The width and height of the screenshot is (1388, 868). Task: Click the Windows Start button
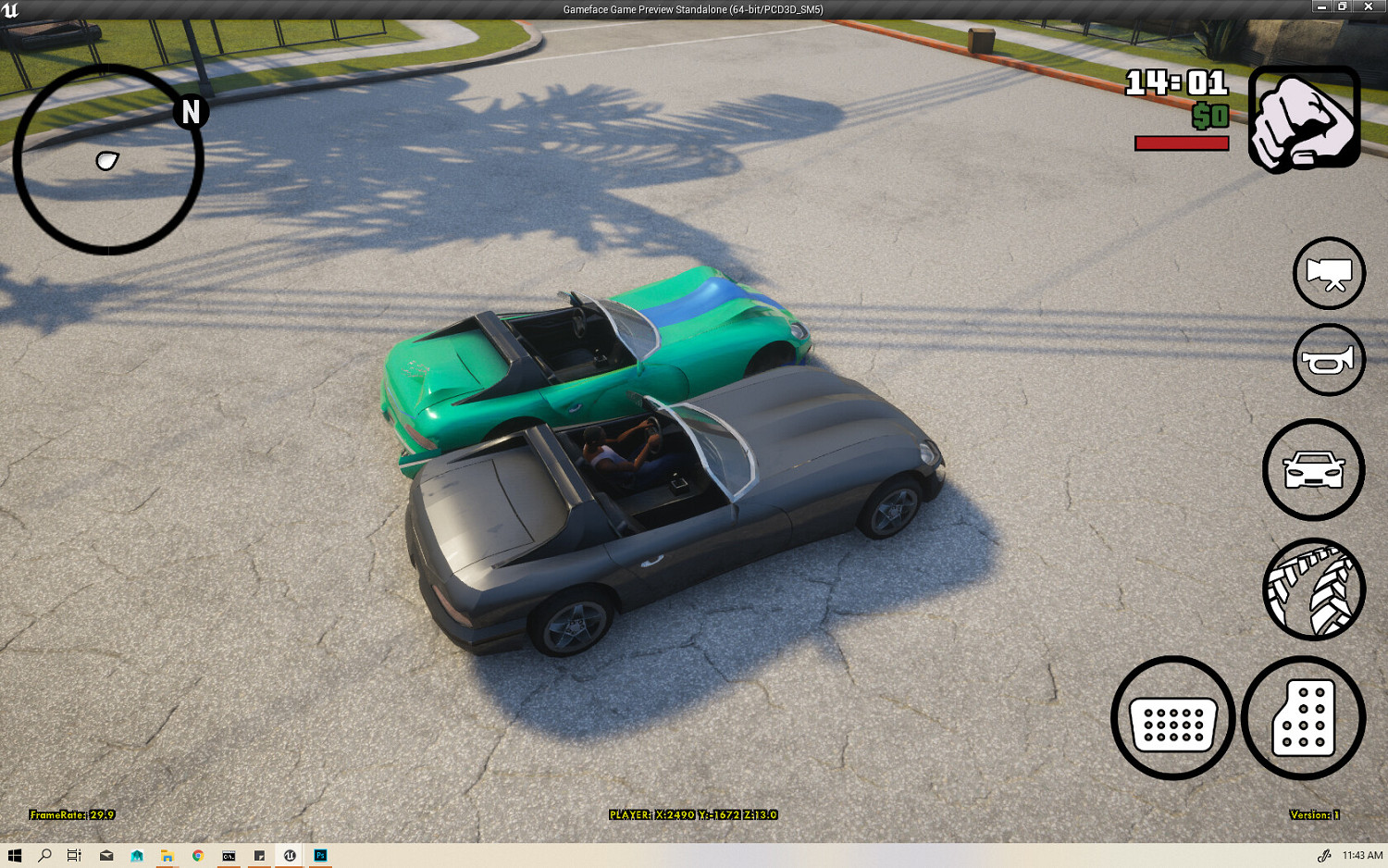(15, 857)
